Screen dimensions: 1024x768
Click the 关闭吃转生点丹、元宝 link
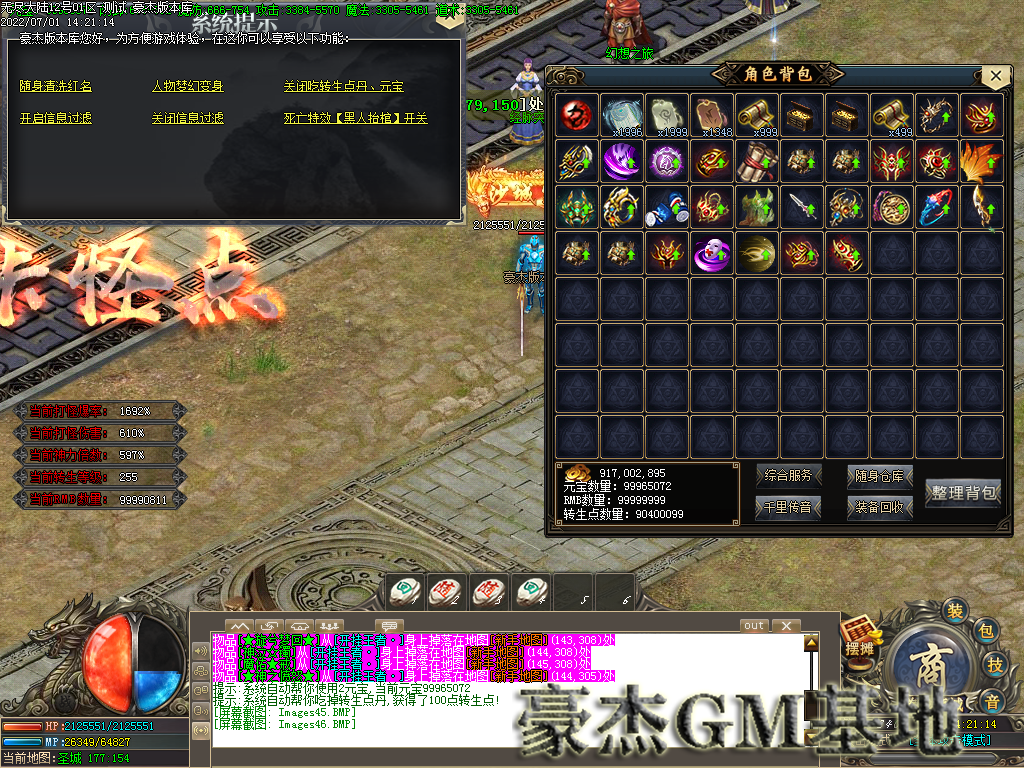(343, 87)
